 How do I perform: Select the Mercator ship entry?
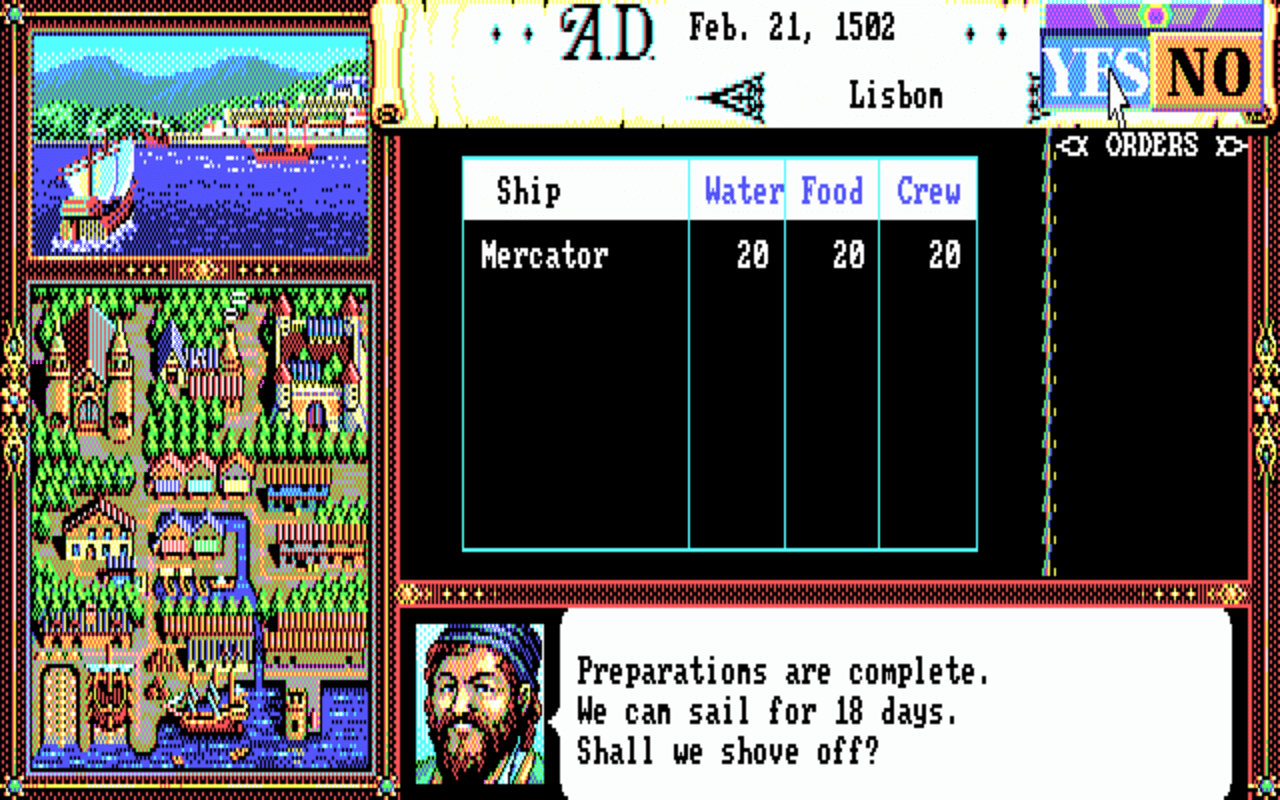click(x=543, y=255)
